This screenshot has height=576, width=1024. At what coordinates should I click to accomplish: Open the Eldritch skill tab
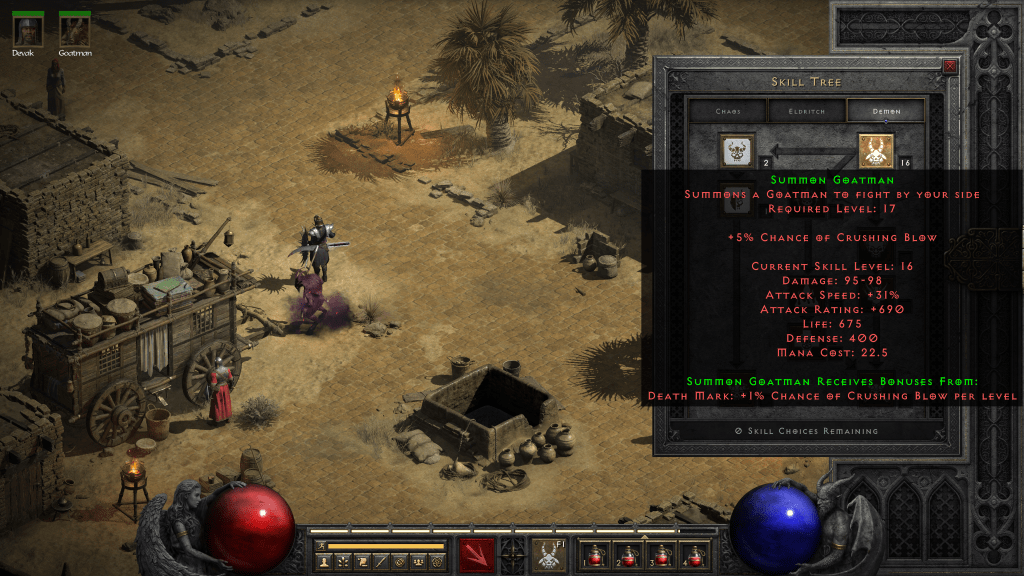click(x=807, y=111)
